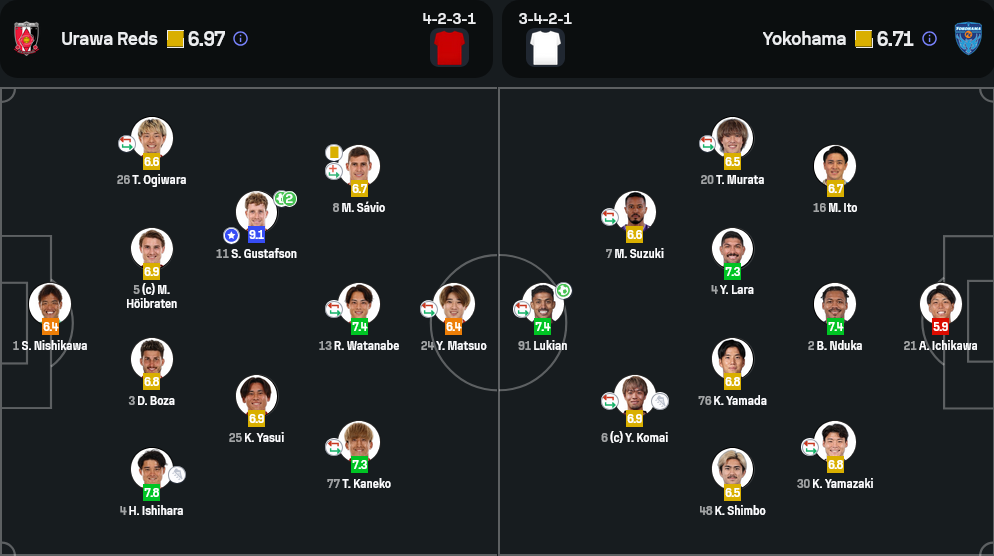Select H. Ishihara player
Image resolution: width=994 pixels, height=556 pixels.
(x=152, y=469)
